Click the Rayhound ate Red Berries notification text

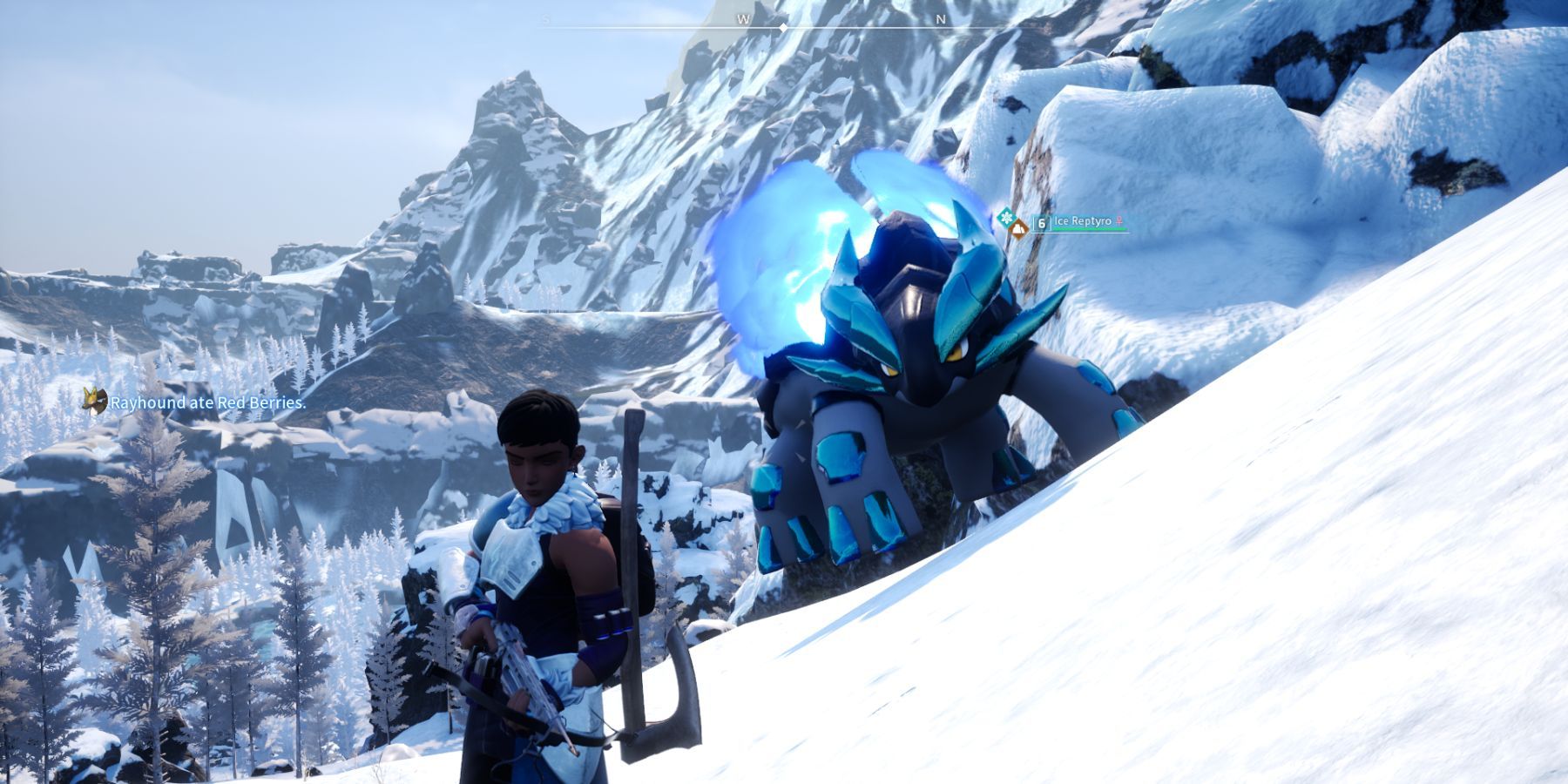pyautogui.click(x=209, y=403)
